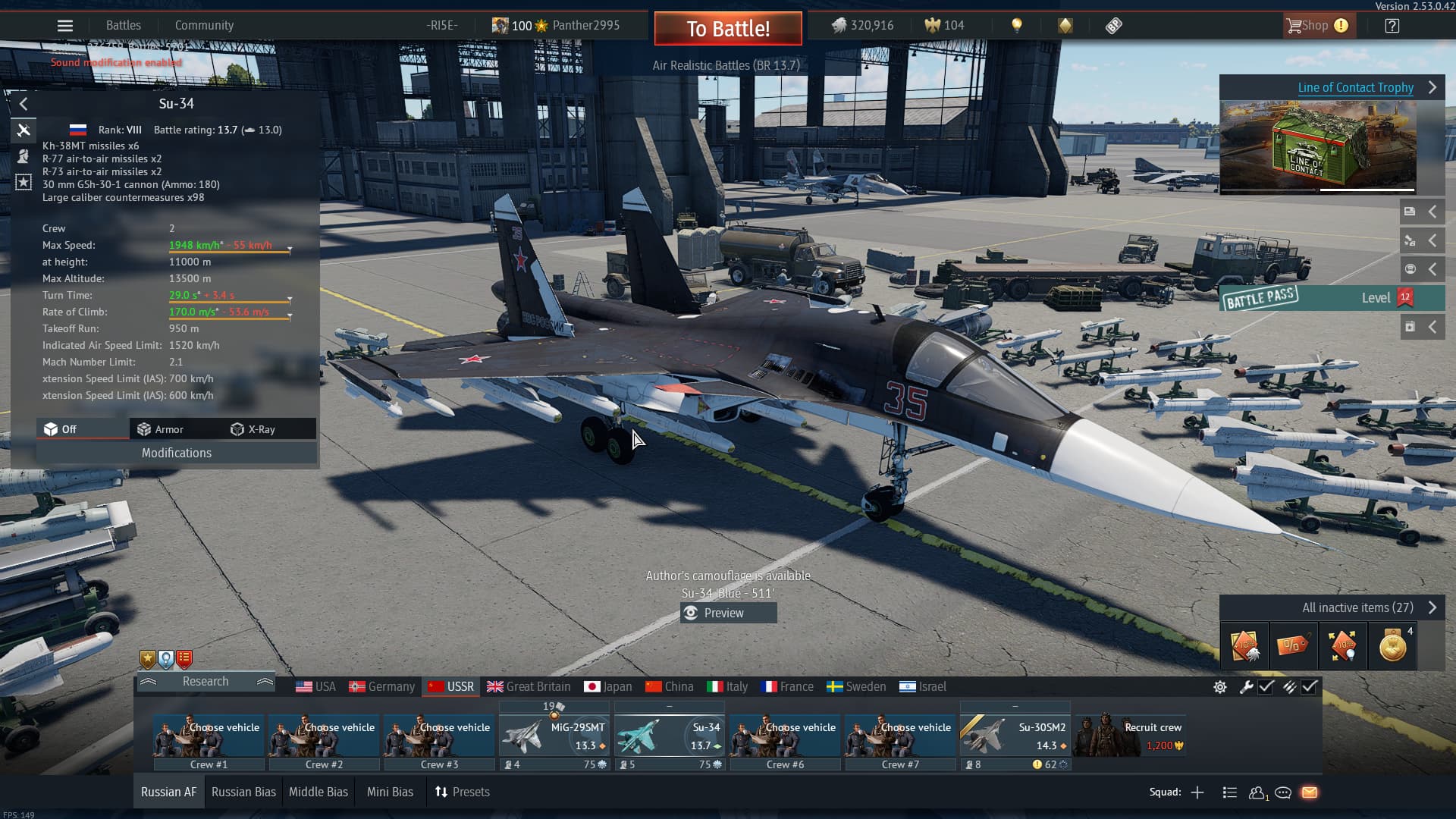Switch vehicle view to X-Ray mode

click(x=253, y=429)
